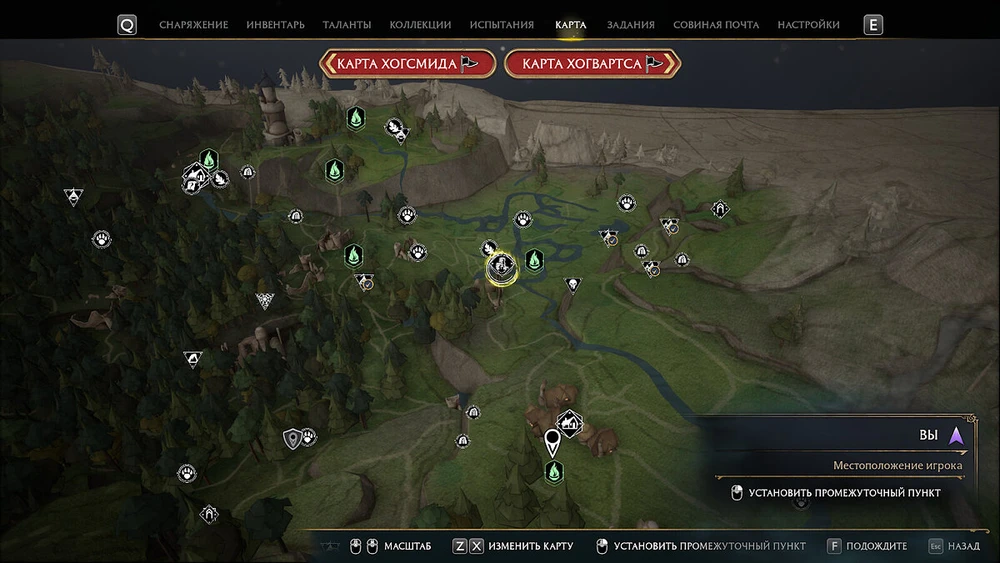This screenshot has width=1000, height=563.
Task: Select the white waypoint pin marker
Action: (552, 441)
